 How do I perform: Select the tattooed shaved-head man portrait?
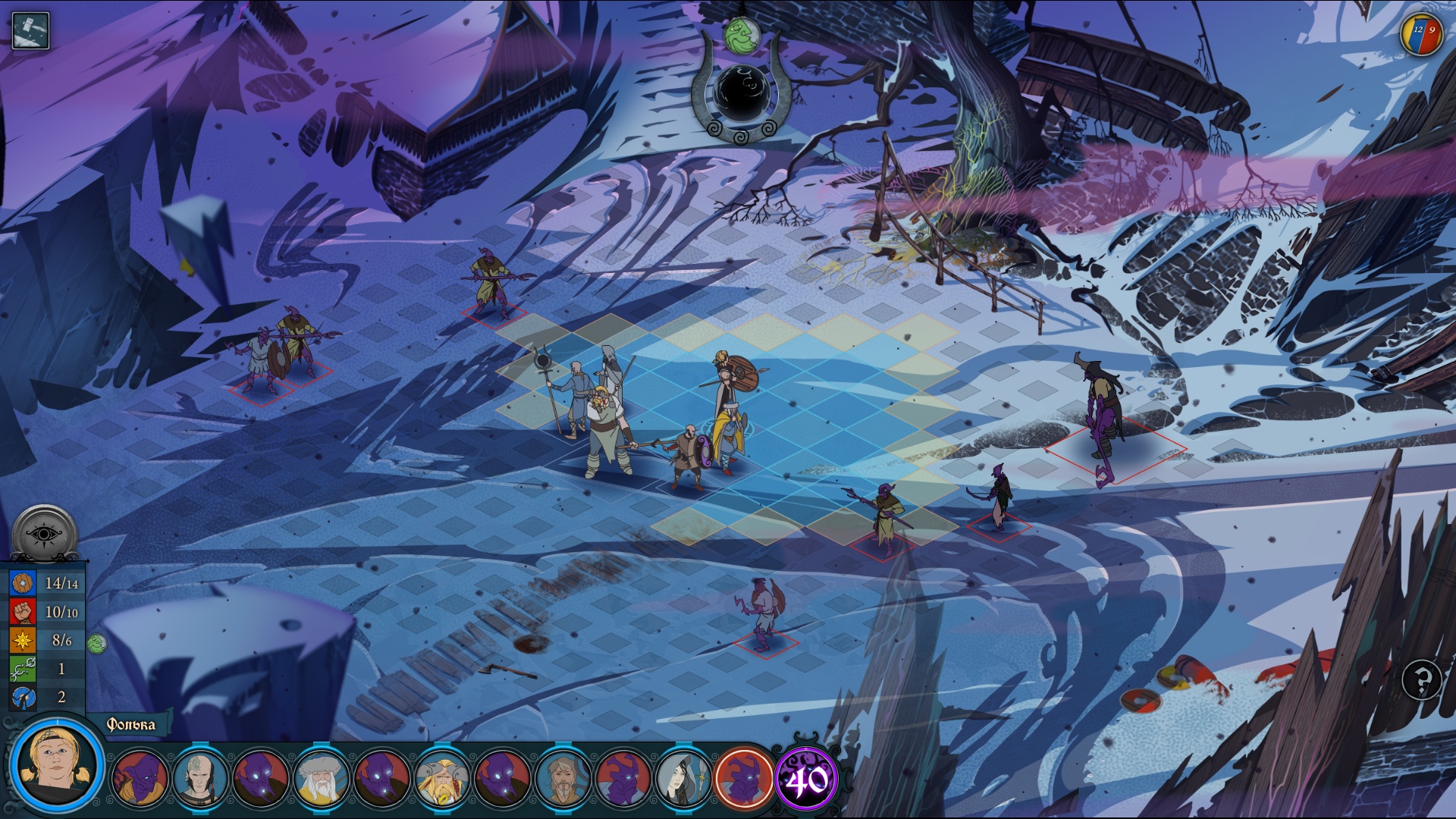click(x=200, y=779)
